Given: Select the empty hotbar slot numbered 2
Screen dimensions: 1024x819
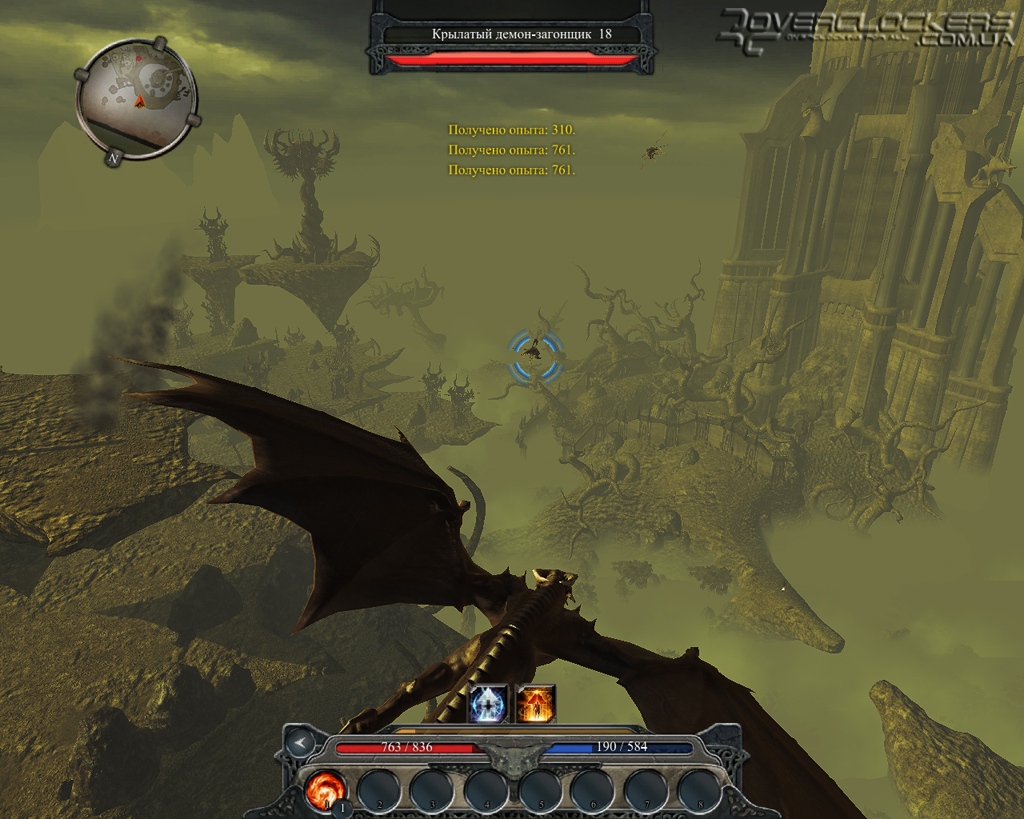Looking at the screenshot, I should (x=378, y=787).
